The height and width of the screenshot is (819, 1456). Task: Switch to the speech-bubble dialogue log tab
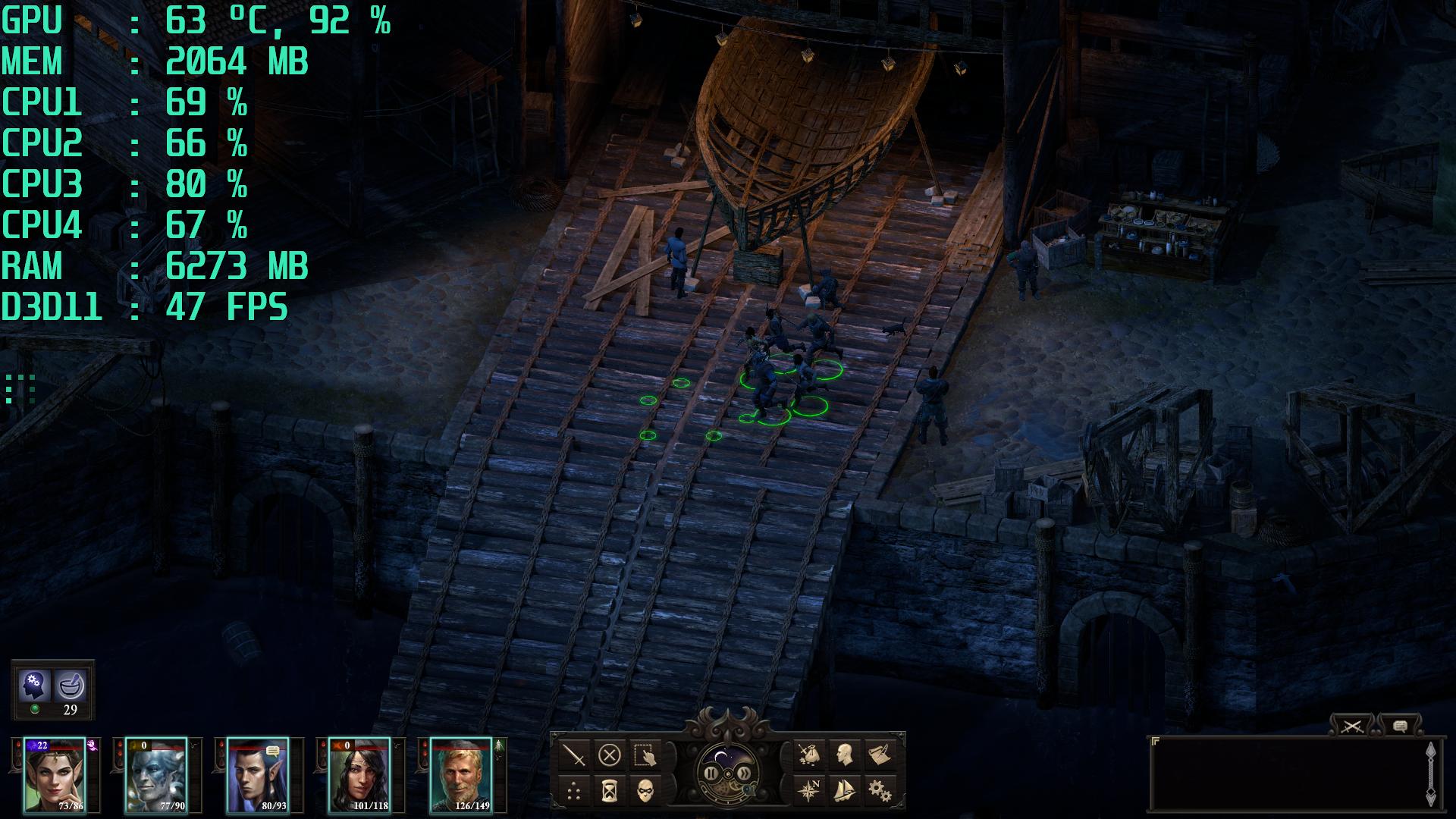(1400, 726)
